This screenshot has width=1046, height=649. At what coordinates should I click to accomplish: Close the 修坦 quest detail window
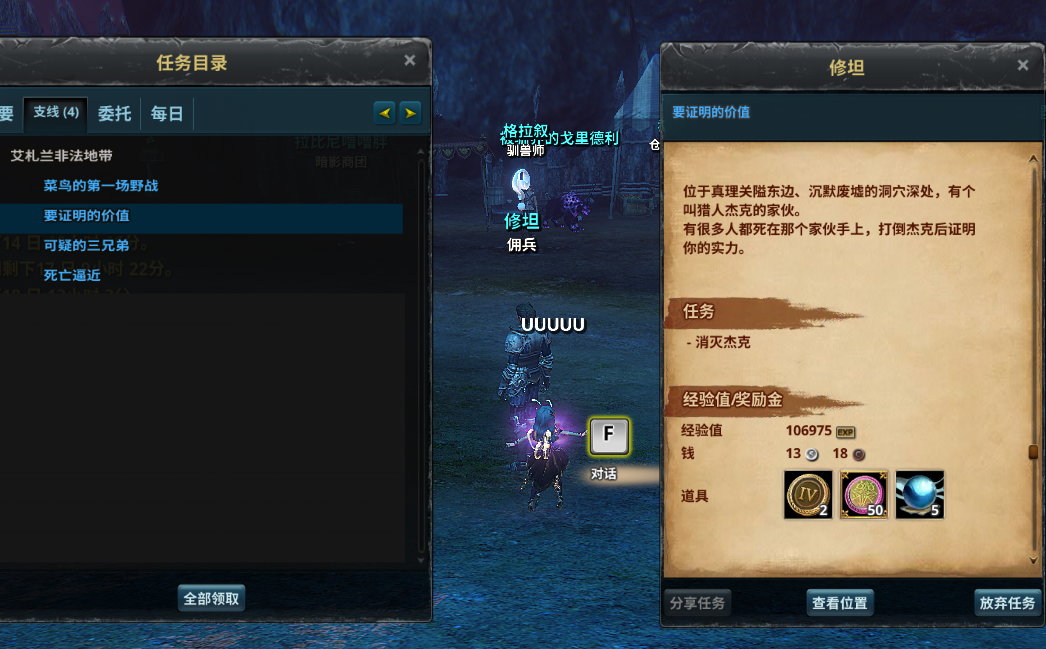pos(1022,65)
